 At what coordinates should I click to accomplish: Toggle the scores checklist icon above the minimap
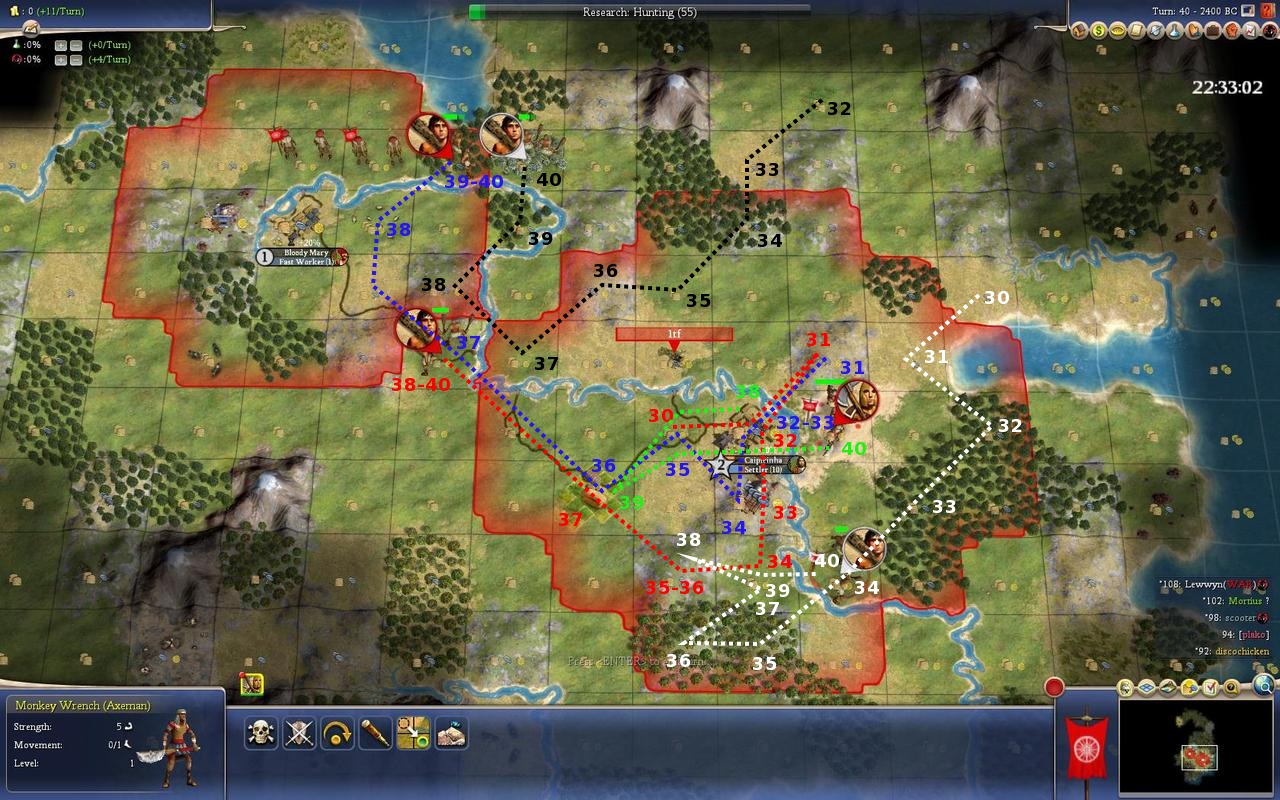(1211, 688)
